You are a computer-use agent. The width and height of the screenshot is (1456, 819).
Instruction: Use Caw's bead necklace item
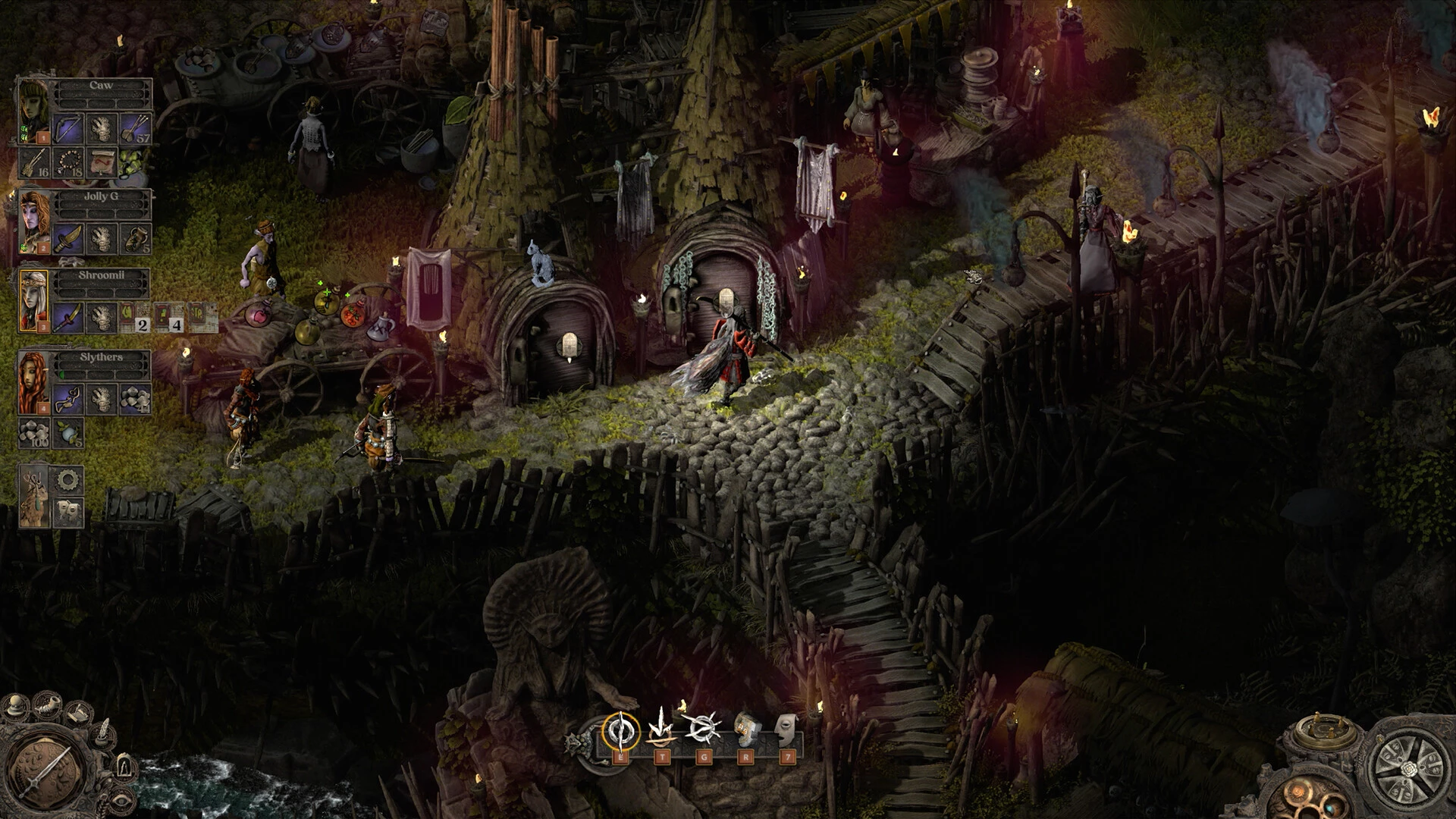click(68, 162)
